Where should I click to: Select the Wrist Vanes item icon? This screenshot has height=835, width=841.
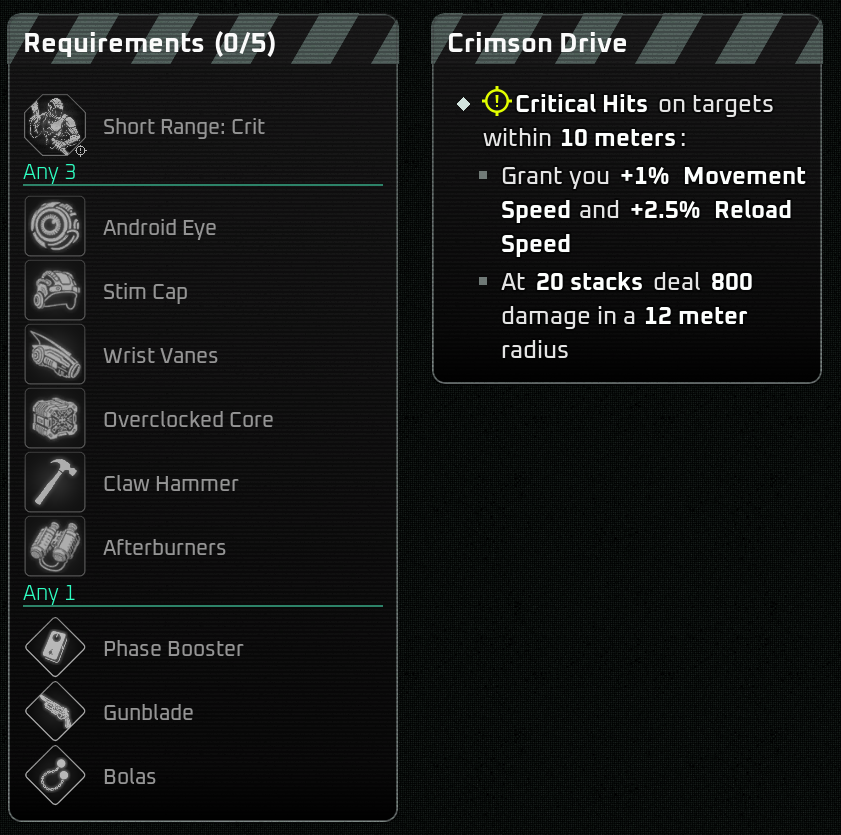54,355
